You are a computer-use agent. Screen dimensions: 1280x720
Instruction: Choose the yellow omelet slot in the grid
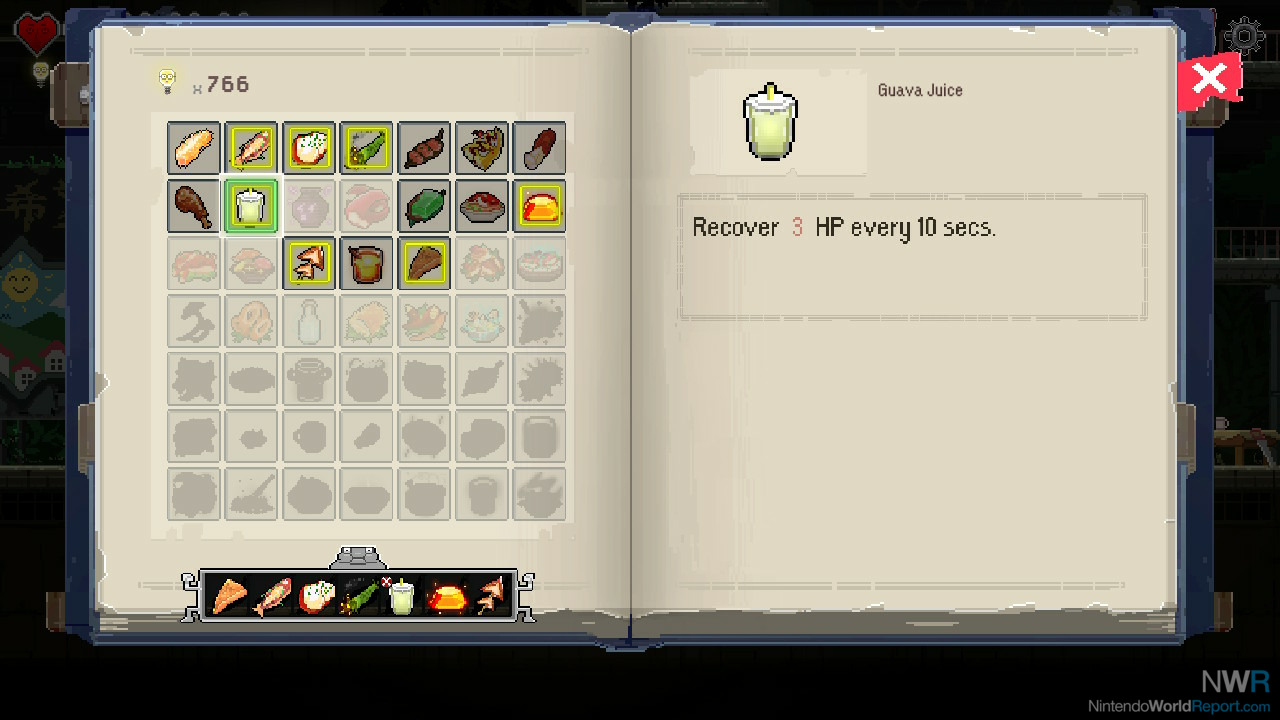[540, 206]
